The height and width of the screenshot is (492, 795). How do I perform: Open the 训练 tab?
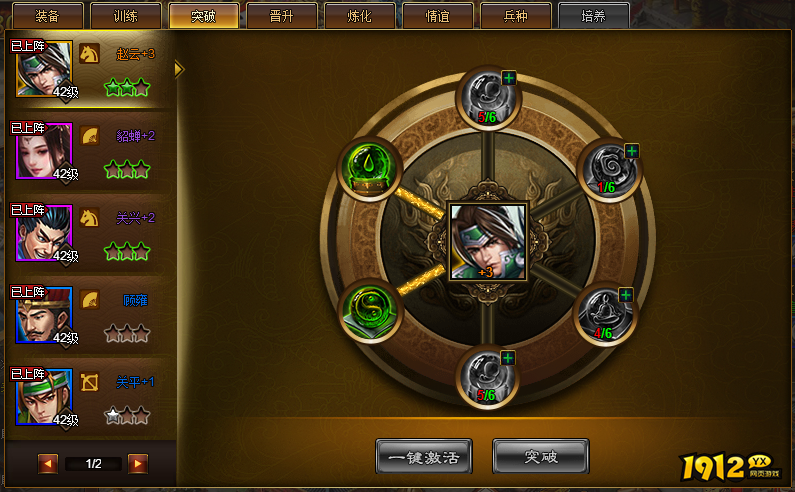click(x=125, y=16)
